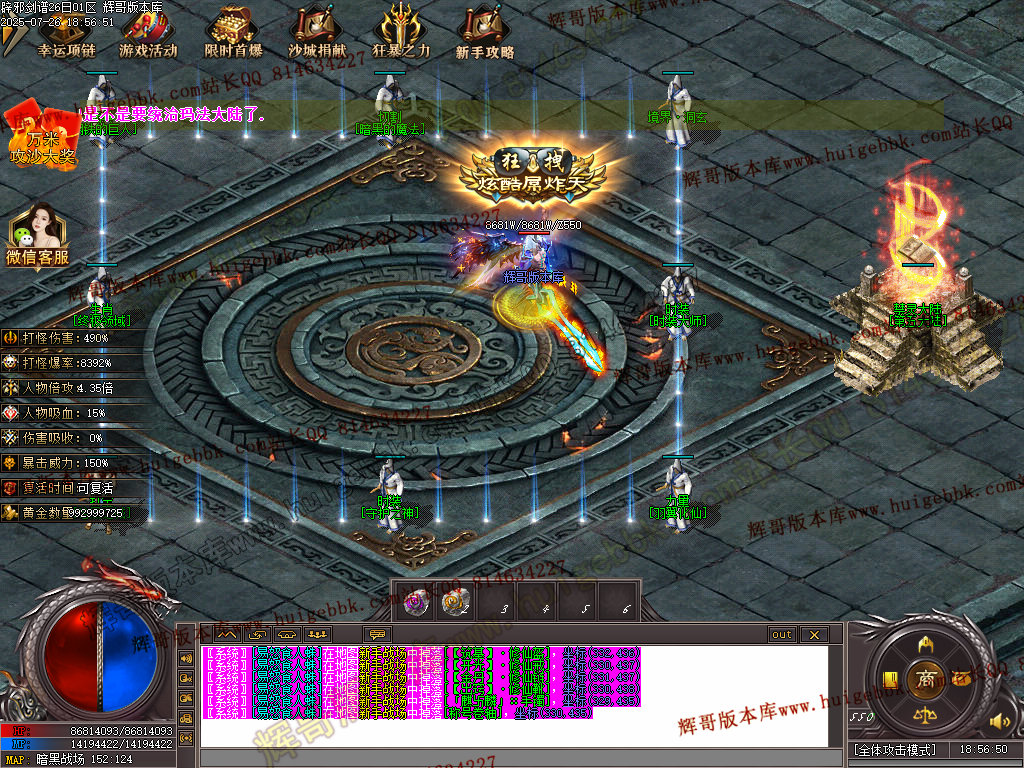Open the gold pouch bag icon
This screenshot has width=1024, height=768.
(x=961, y=678)
